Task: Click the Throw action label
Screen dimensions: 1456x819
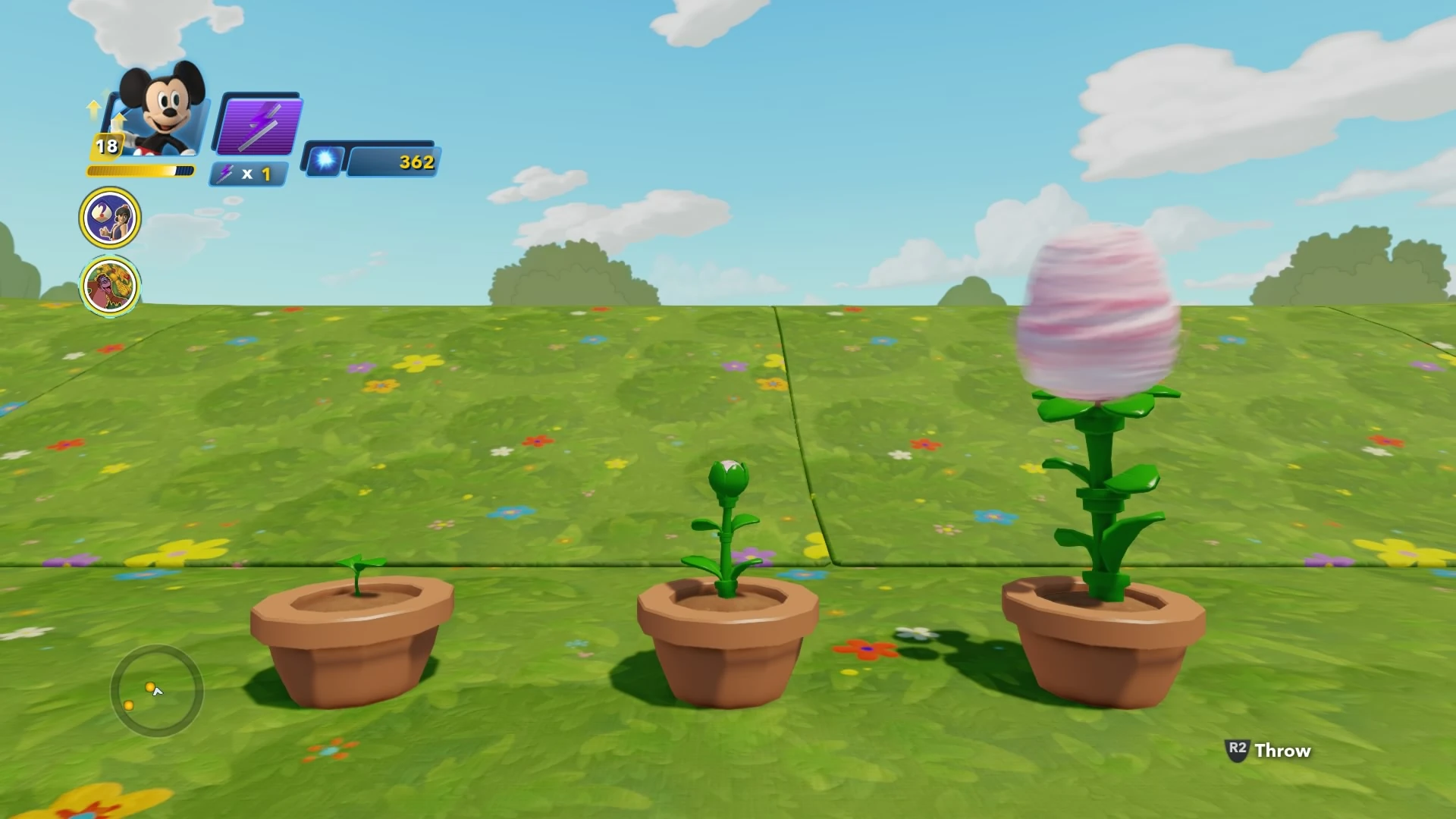Action: point(1283,751)
